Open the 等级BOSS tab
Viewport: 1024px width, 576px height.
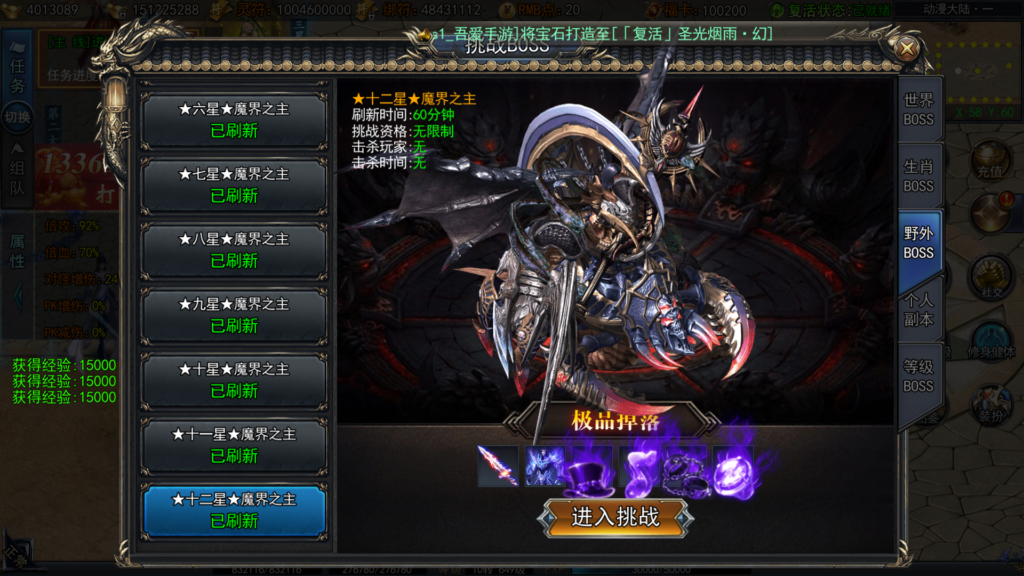coord(918,376)
